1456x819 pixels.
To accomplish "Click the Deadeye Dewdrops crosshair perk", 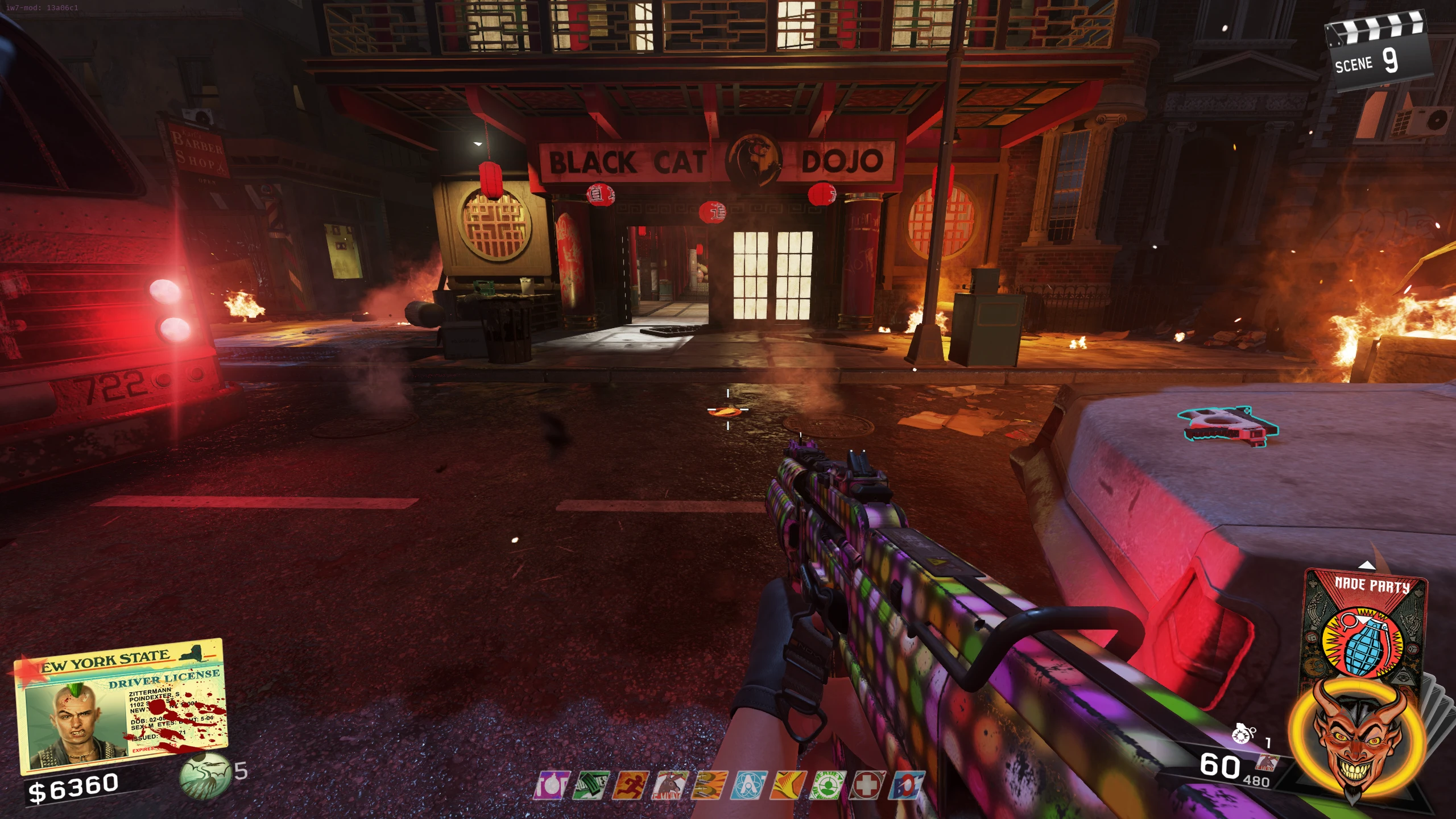I will pyautogui.click(x=827, y=785).
